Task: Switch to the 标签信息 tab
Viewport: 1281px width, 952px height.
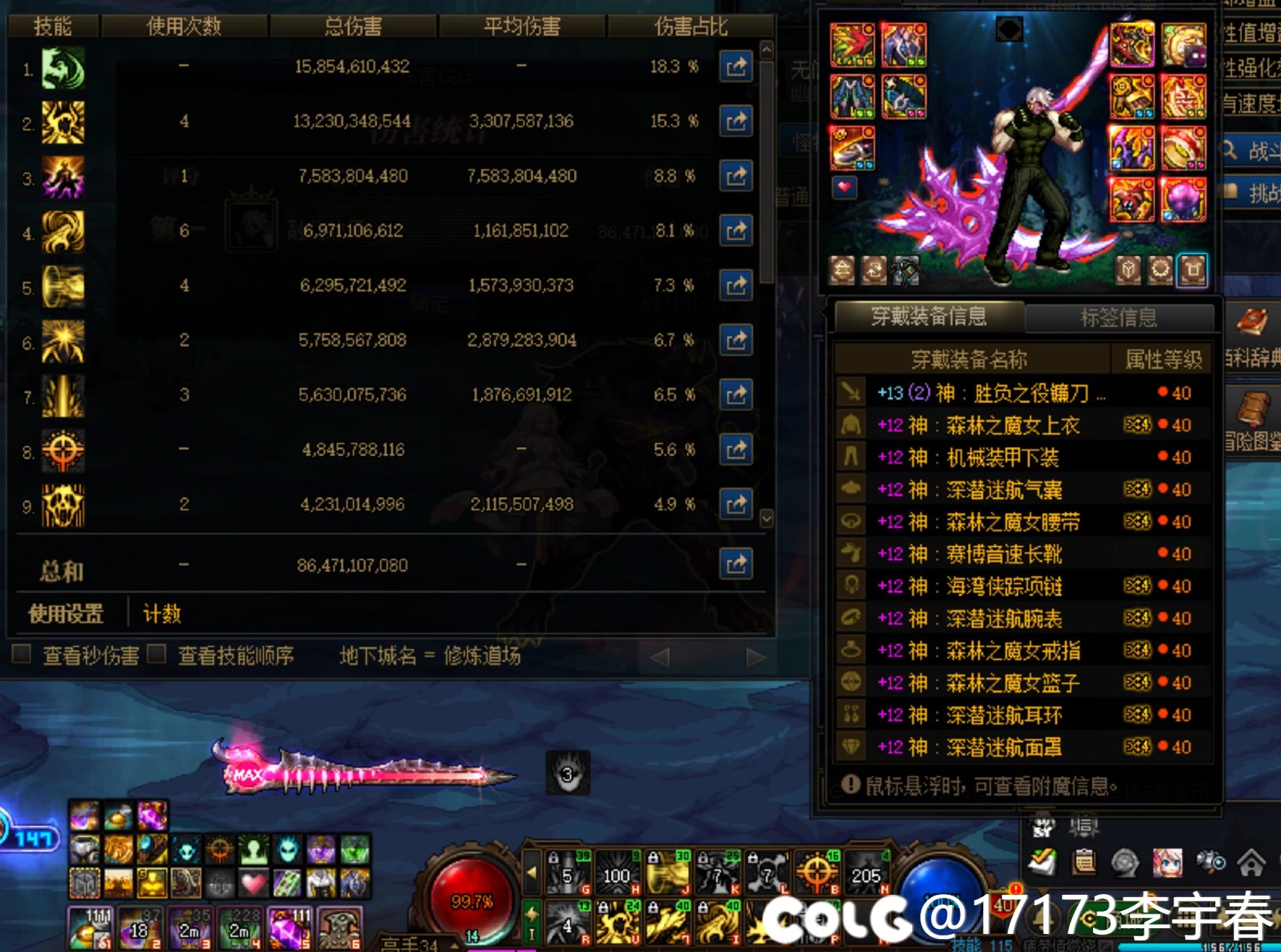Action: pyautogui.click(x=1120, y=317)
